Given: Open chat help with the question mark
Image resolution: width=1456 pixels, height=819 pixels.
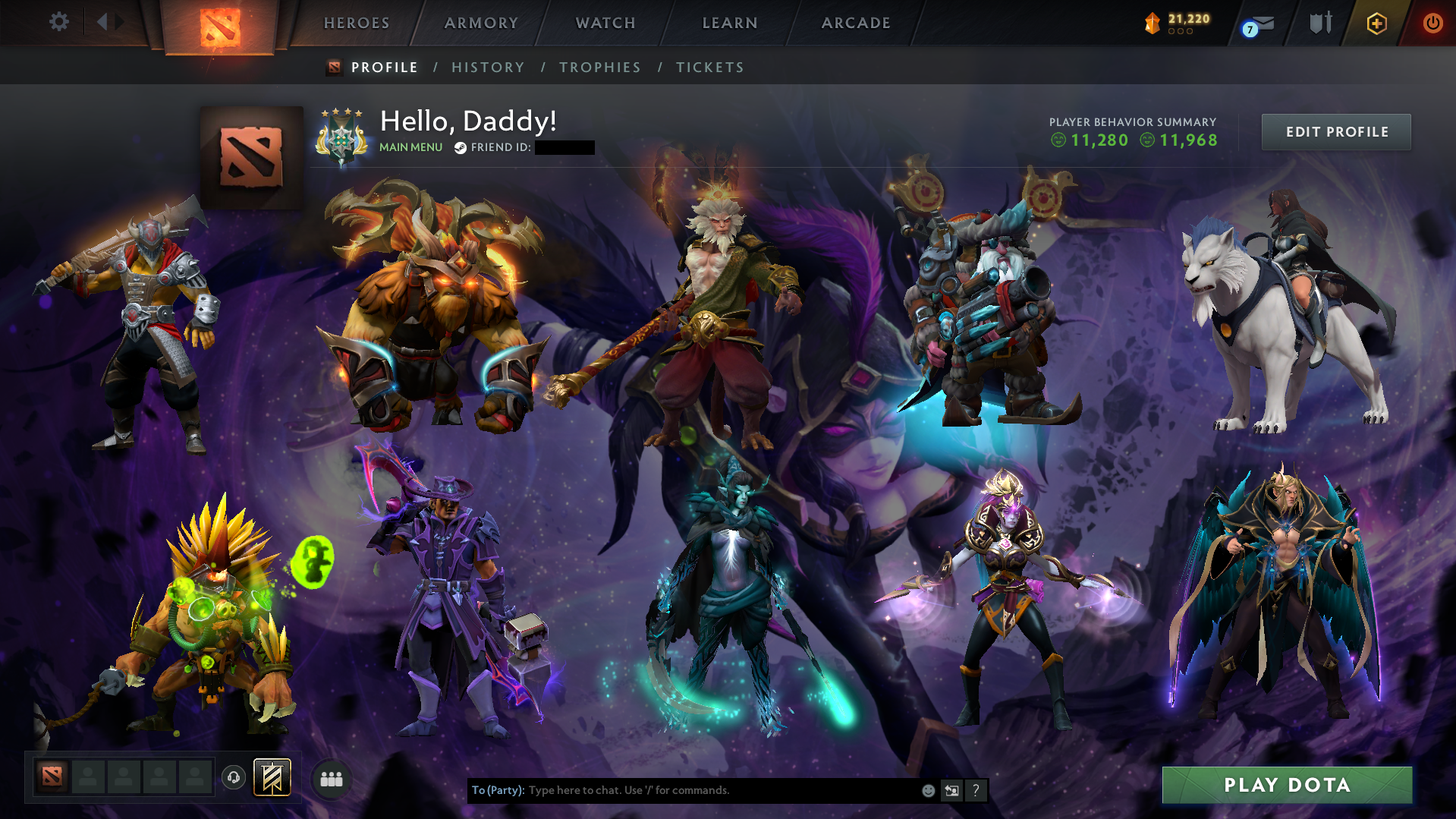Looking at the screenshot, I should click(x=976, y=790).
